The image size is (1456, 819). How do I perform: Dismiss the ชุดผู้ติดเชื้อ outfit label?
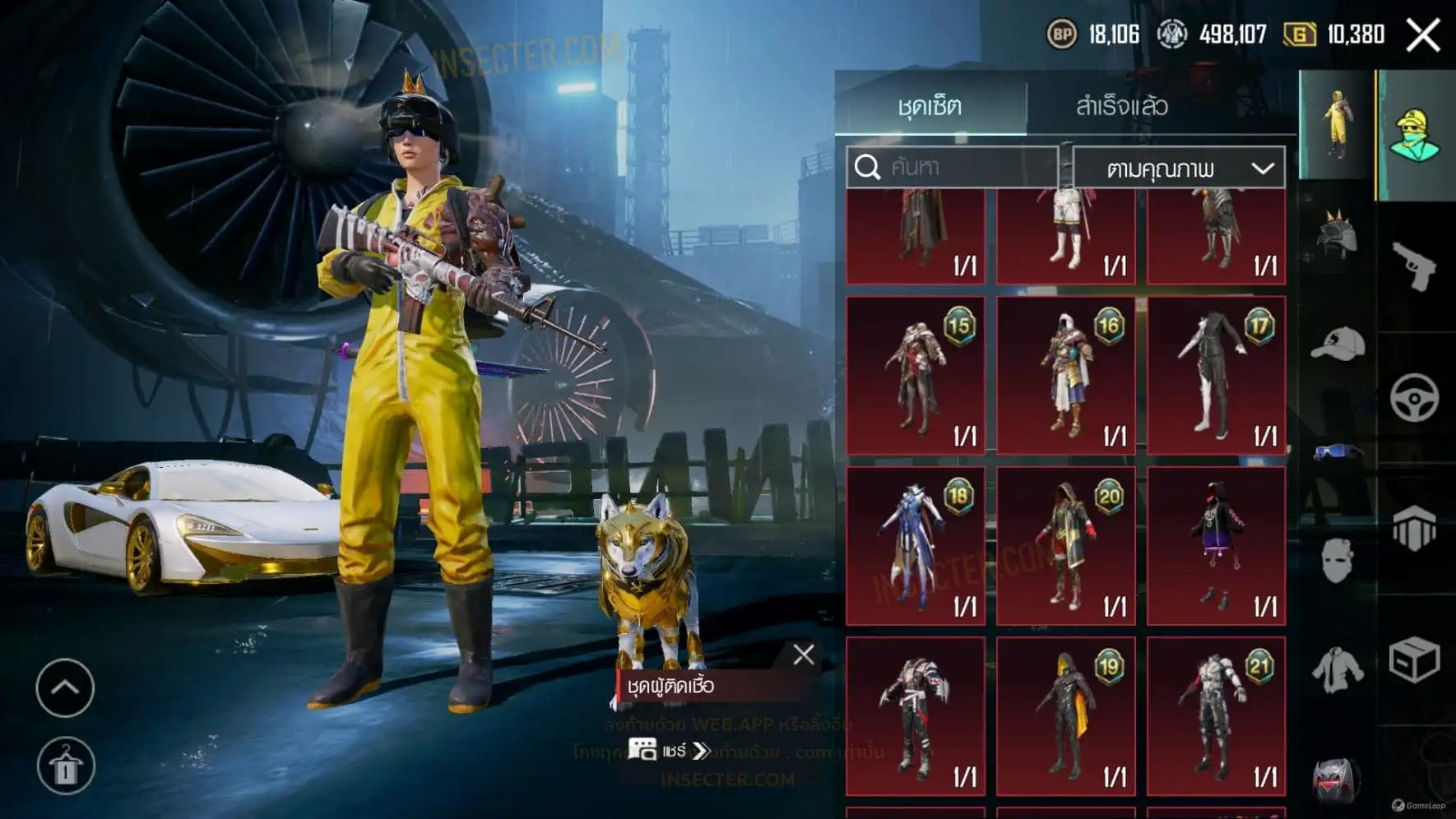(804, 655)
